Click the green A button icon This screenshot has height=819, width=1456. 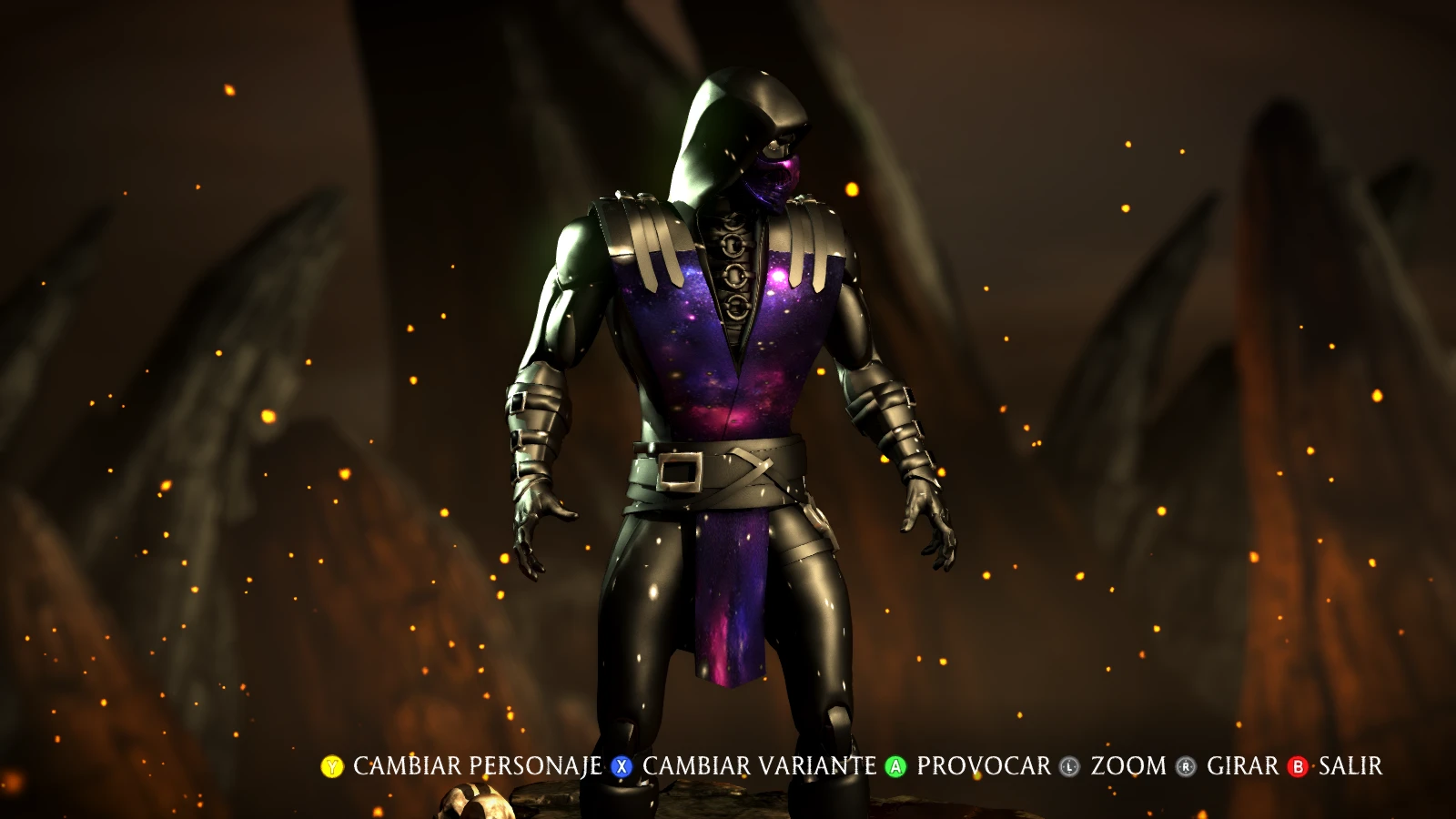pos(895,767)
